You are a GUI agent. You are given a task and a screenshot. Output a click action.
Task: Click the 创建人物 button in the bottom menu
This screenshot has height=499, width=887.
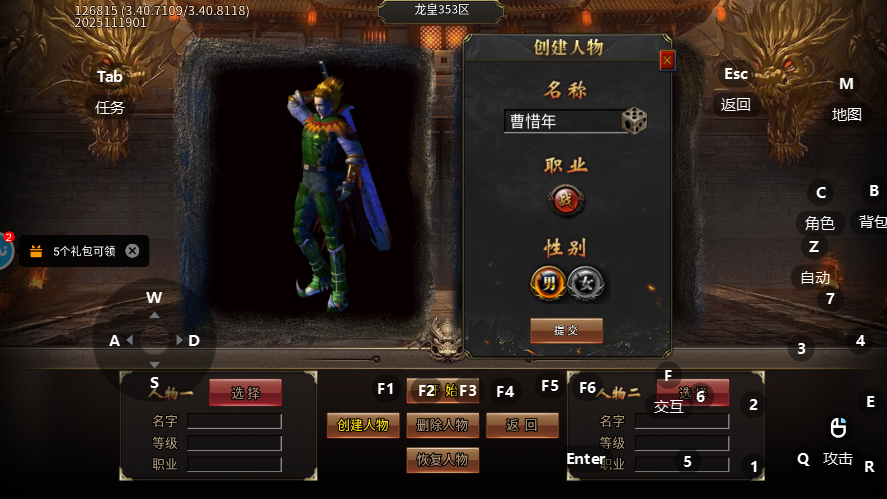pyautogui.click(x=363, y=425)
